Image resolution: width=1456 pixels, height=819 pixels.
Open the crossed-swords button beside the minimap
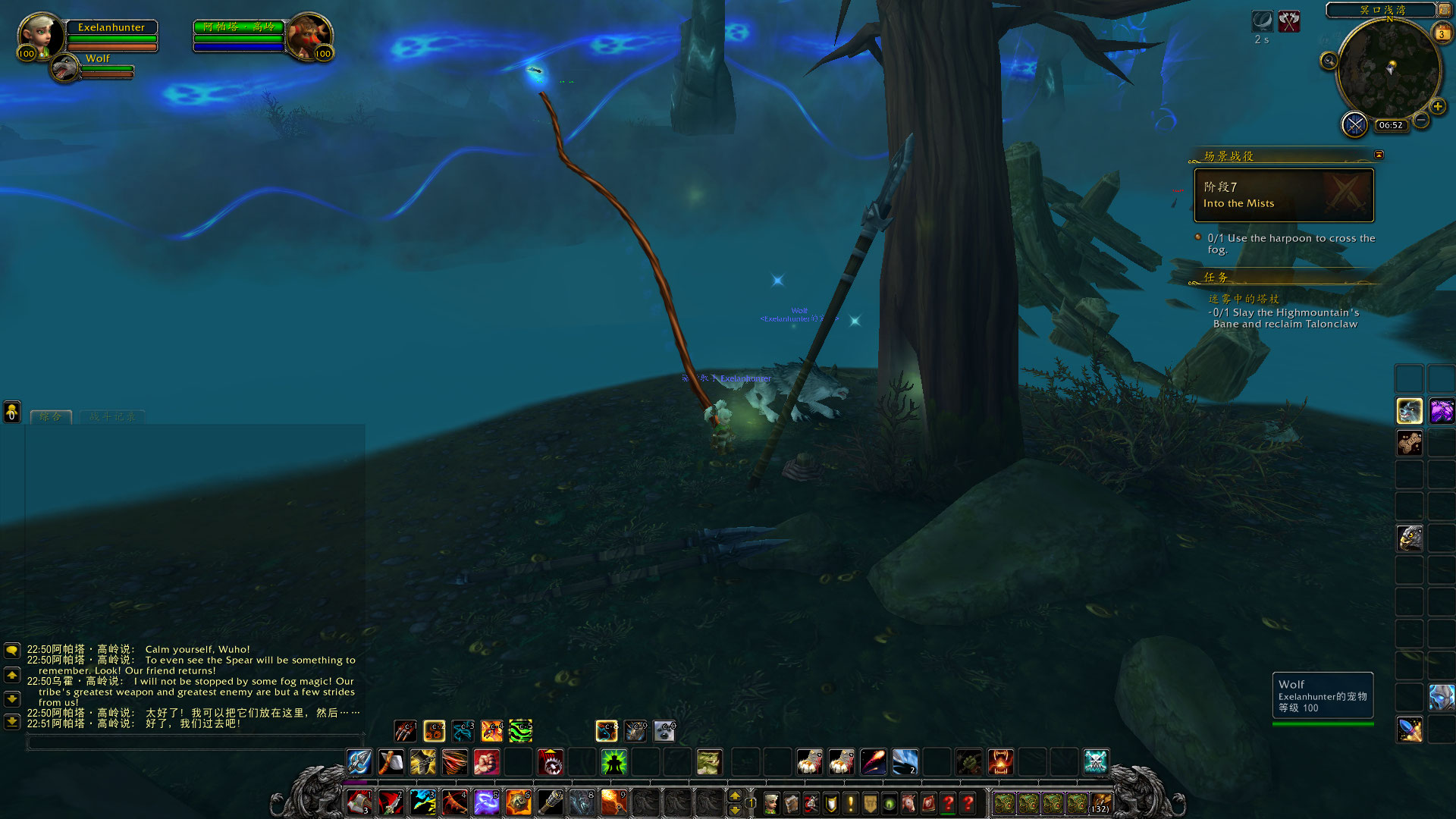click(1354, 124)
